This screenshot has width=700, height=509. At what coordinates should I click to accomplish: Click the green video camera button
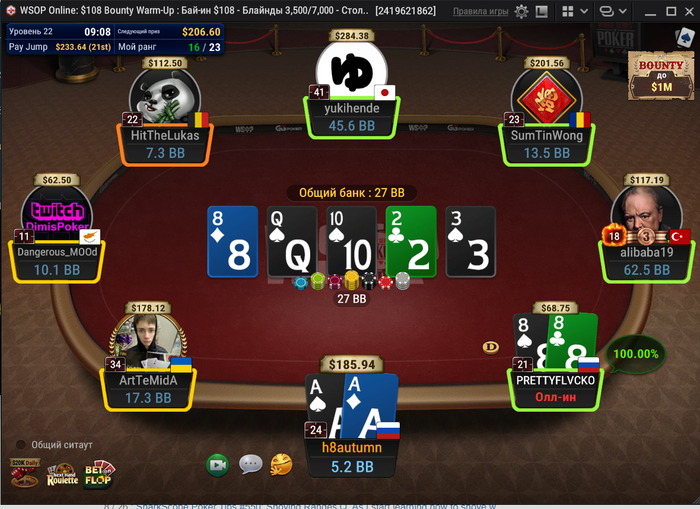click(x=218, y=464)
